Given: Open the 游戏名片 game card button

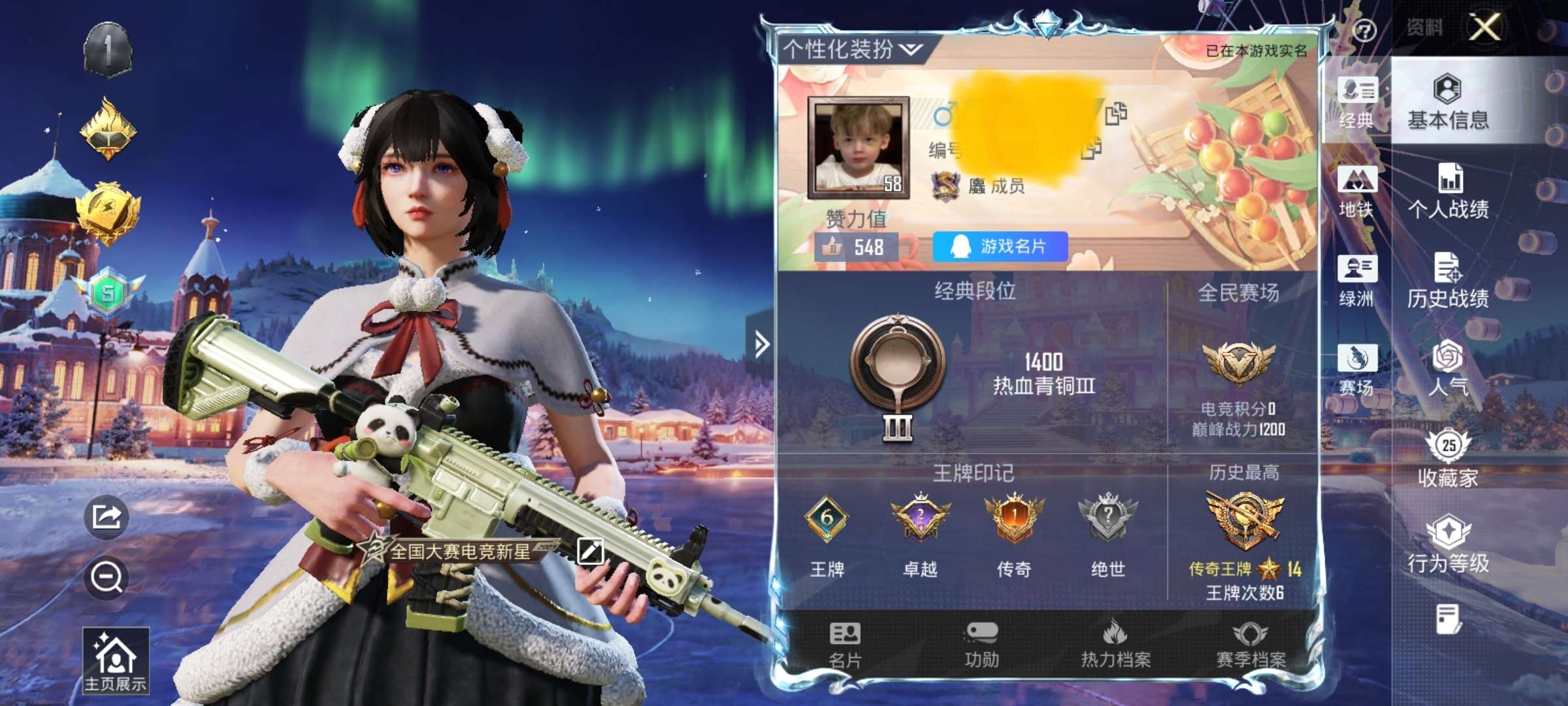Looking at the screenshot, I should pyautogui.click(x=1000, y=246).
